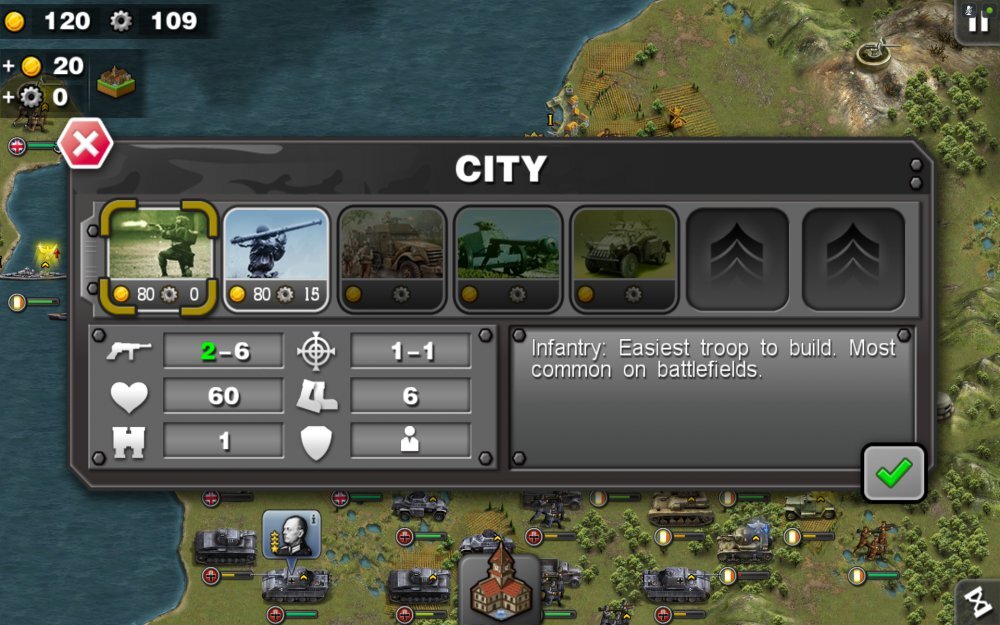Viewport: 1000px width, 625px height.
Task: Pause the game from the top-right button
Action: point(977,20)
